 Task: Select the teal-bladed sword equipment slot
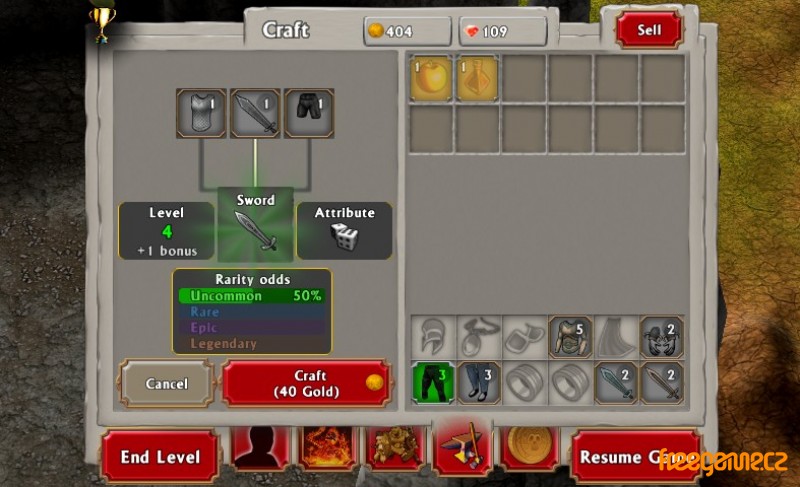click(616, 383)
